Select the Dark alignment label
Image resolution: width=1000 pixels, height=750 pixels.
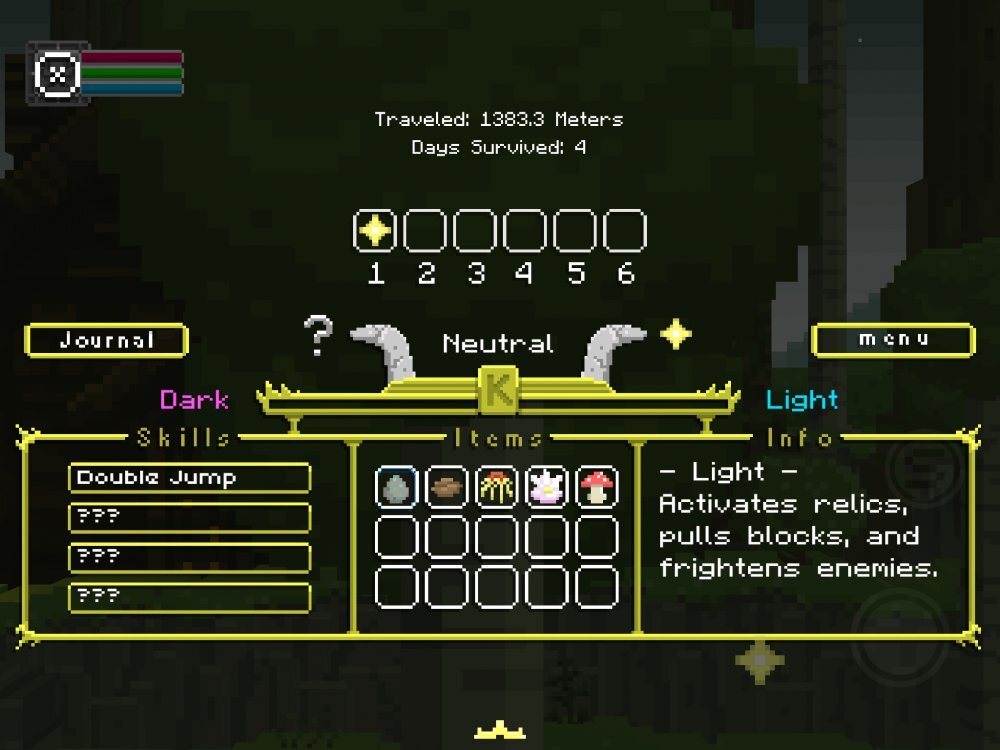[194, 400]
